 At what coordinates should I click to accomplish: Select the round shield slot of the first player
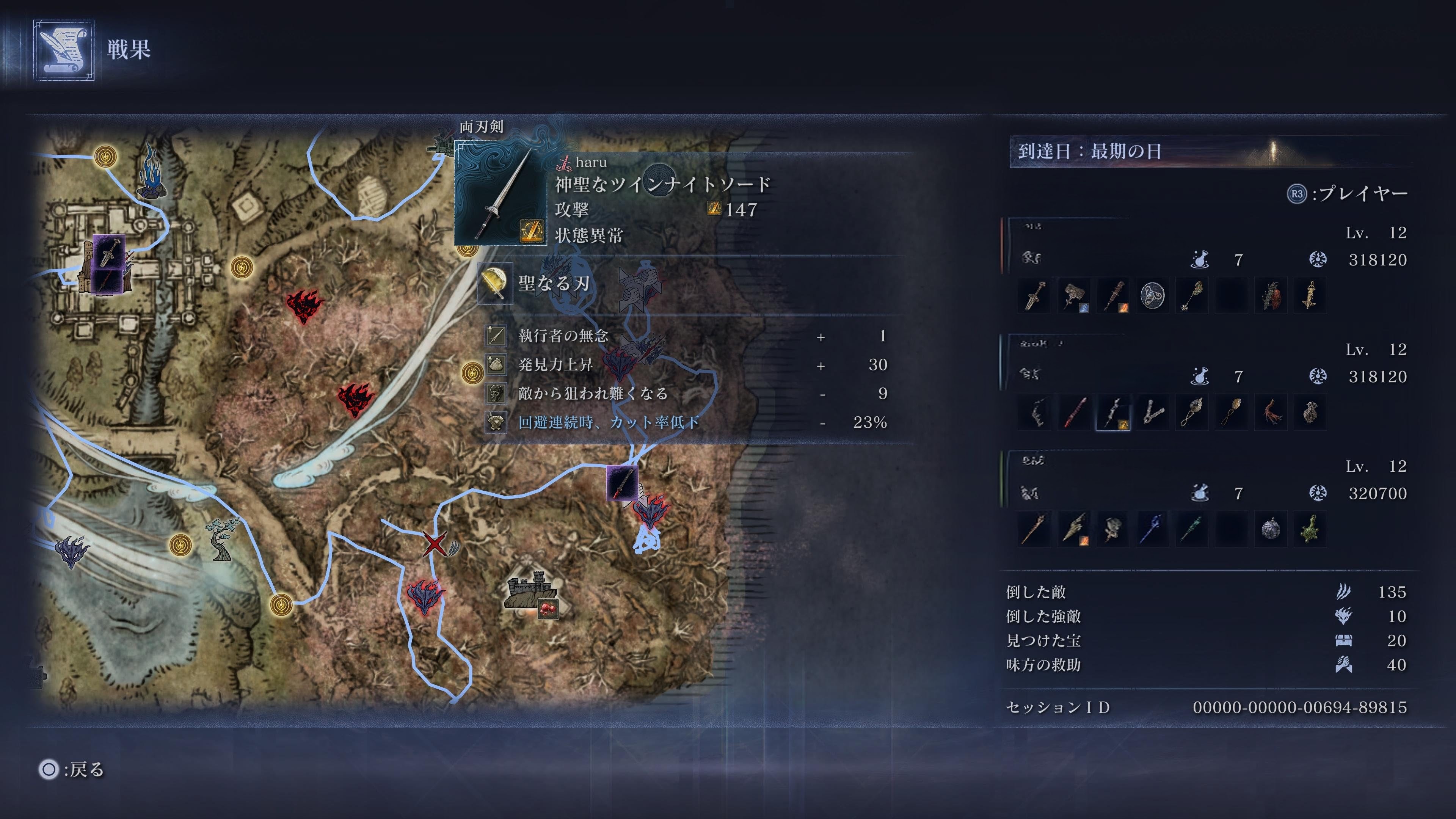(x=1152, y=296)
